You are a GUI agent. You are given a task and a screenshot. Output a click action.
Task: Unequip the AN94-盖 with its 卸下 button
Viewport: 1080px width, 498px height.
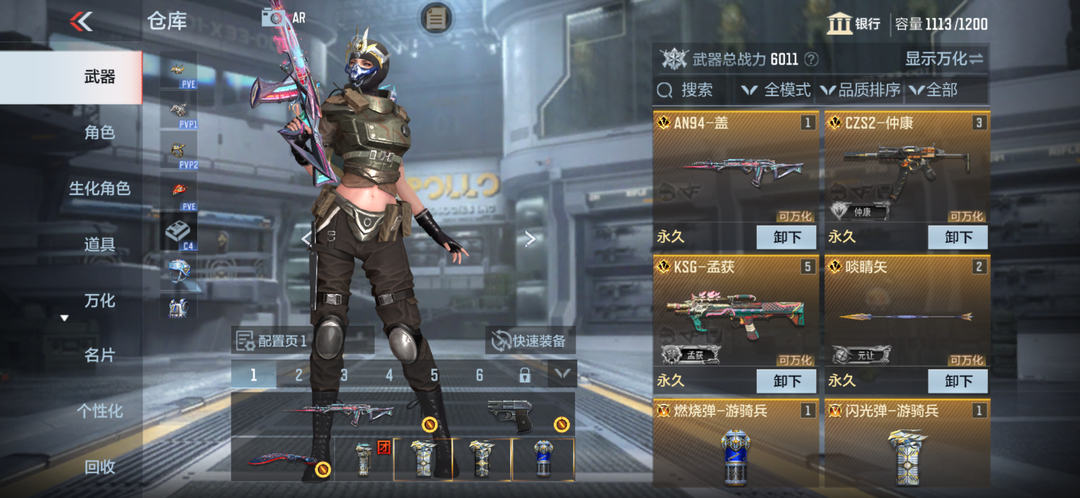coord(787,237)
